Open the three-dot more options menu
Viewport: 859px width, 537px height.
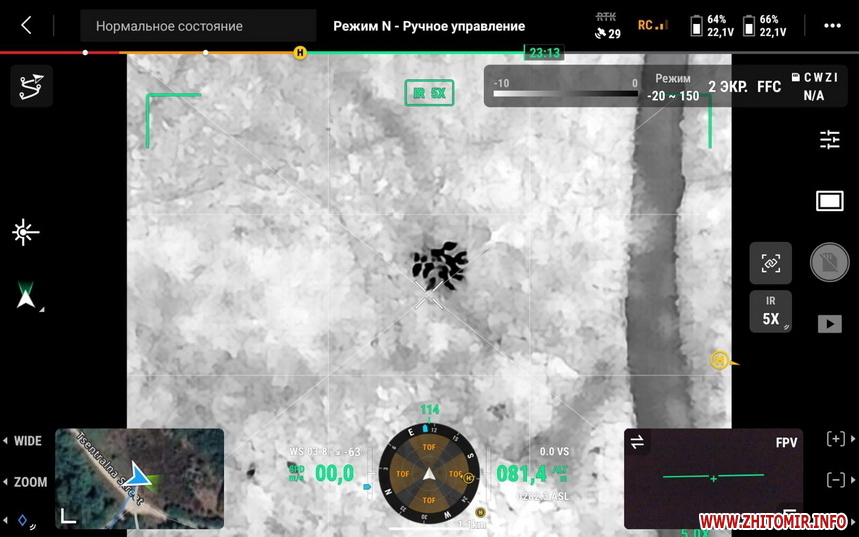832,26
